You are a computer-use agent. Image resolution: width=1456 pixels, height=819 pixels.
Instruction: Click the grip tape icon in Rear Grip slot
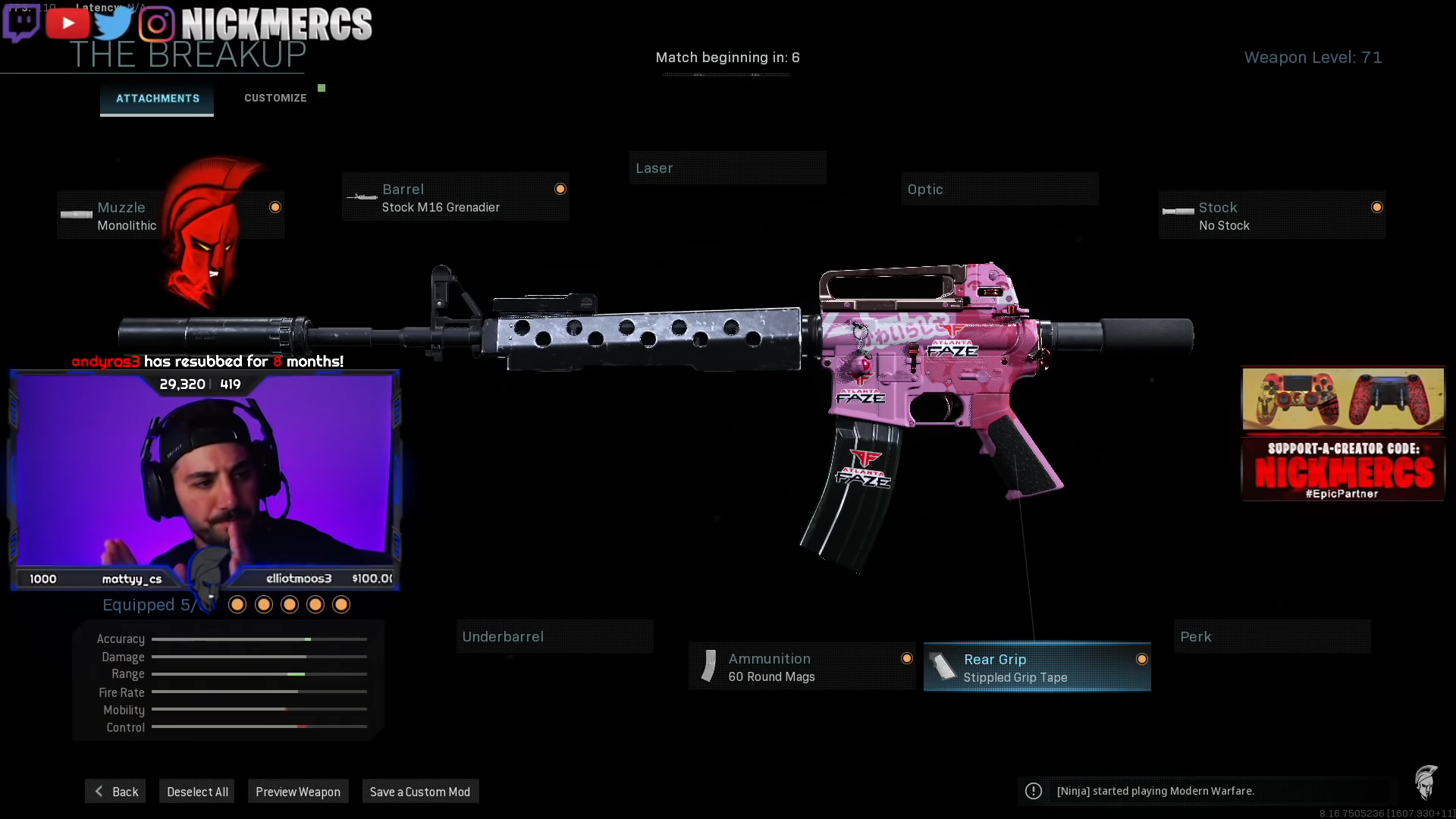tap(941, 667)
